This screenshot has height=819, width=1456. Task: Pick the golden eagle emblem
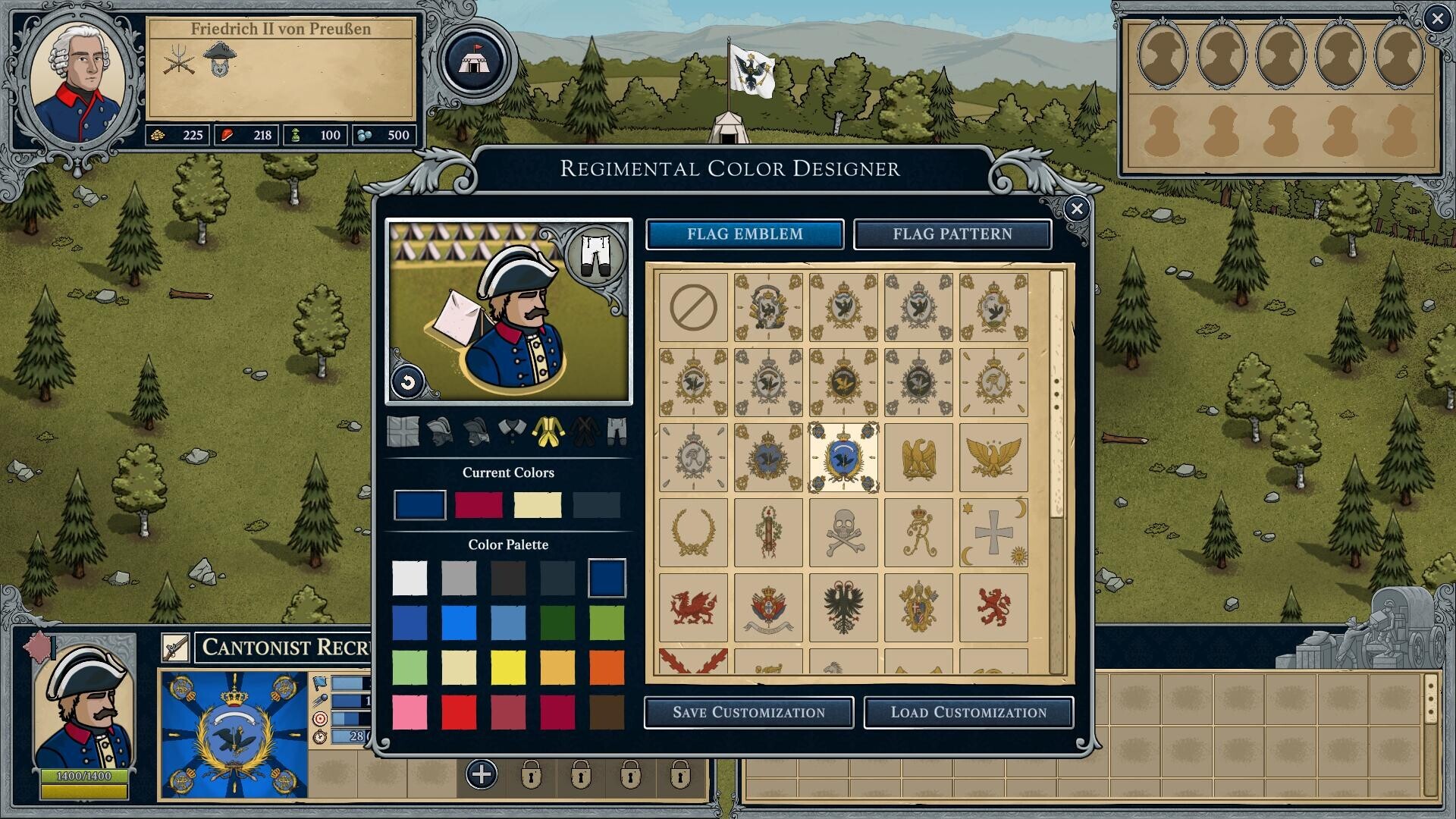click(918, 457)
